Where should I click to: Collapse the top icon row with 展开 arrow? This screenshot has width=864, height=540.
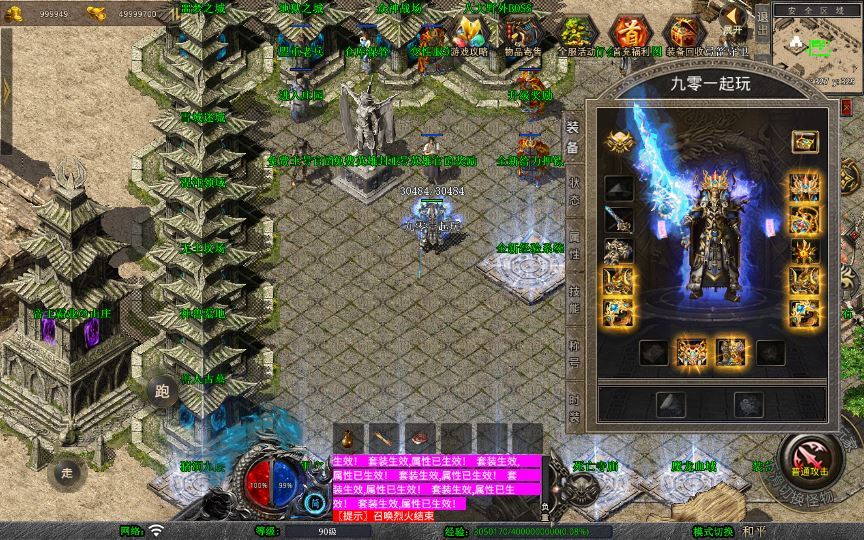point(734,18)
